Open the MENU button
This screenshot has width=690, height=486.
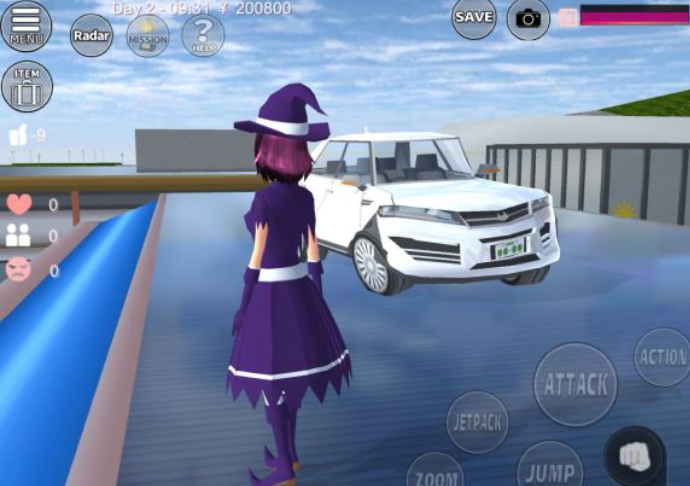26,25
